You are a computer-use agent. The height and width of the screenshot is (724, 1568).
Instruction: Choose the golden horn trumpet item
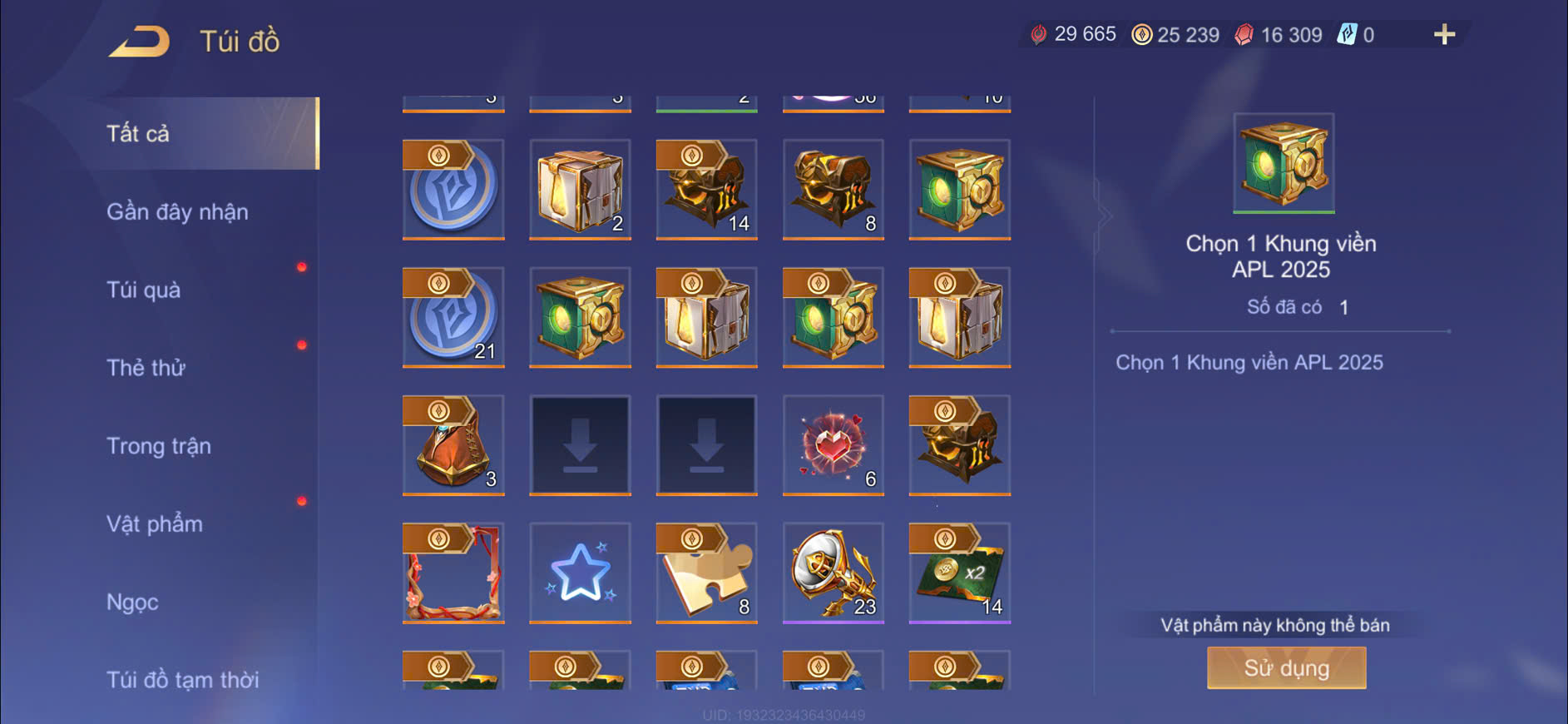tap(833, 573)
